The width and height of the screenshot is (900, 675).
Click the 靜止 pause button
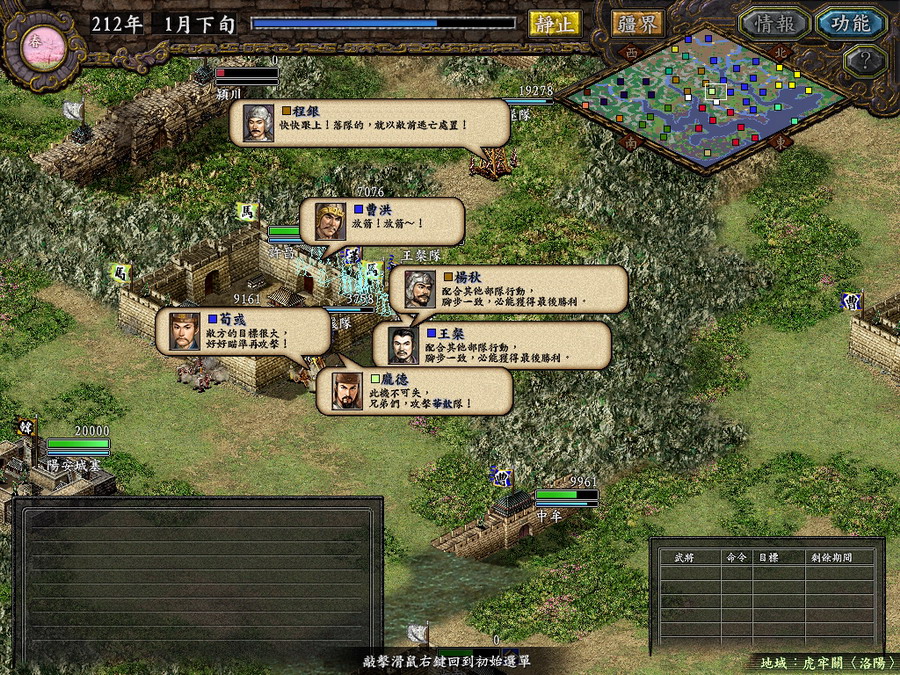point(554,24)
